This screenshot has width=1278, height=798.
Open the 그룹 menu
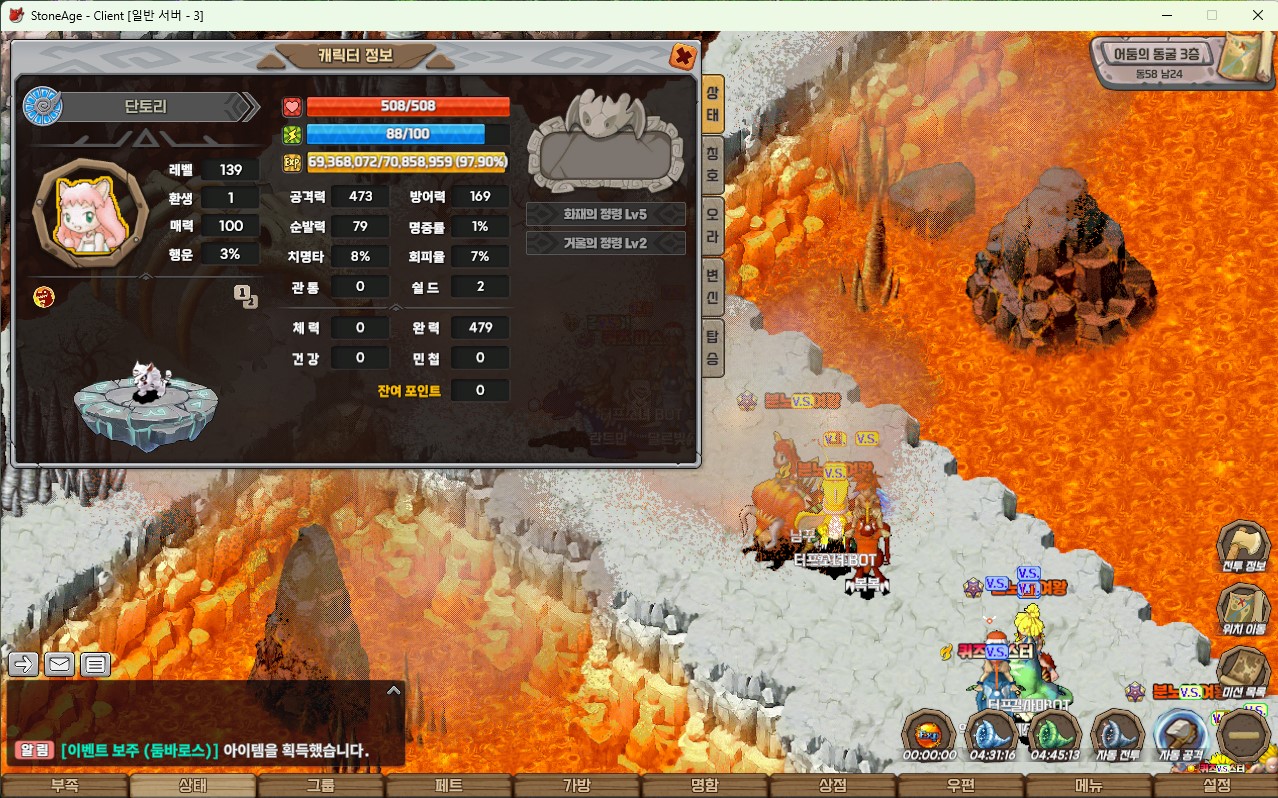(x=320, y=786)
